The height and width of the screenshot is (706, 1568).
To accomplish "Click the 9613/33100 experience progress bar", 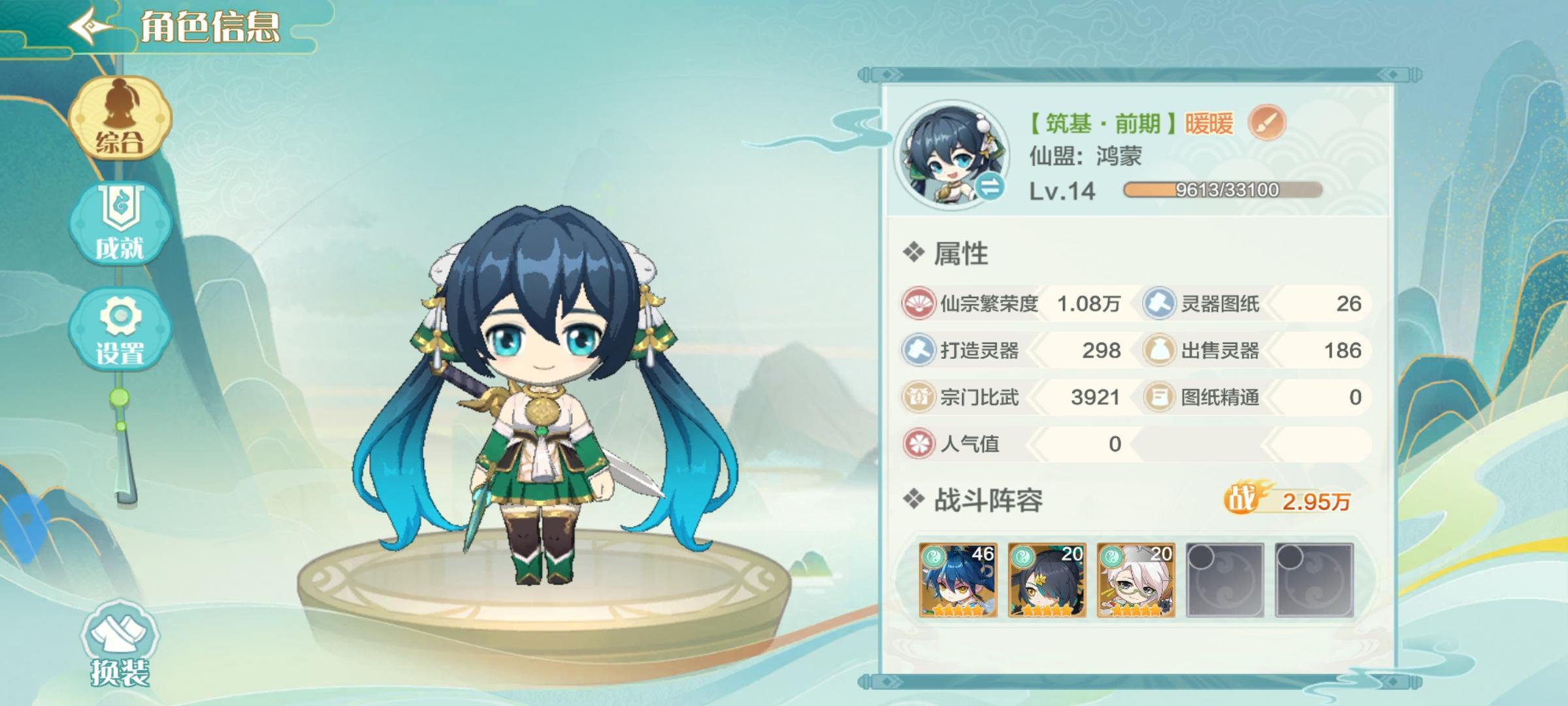I will (1222, 189).
